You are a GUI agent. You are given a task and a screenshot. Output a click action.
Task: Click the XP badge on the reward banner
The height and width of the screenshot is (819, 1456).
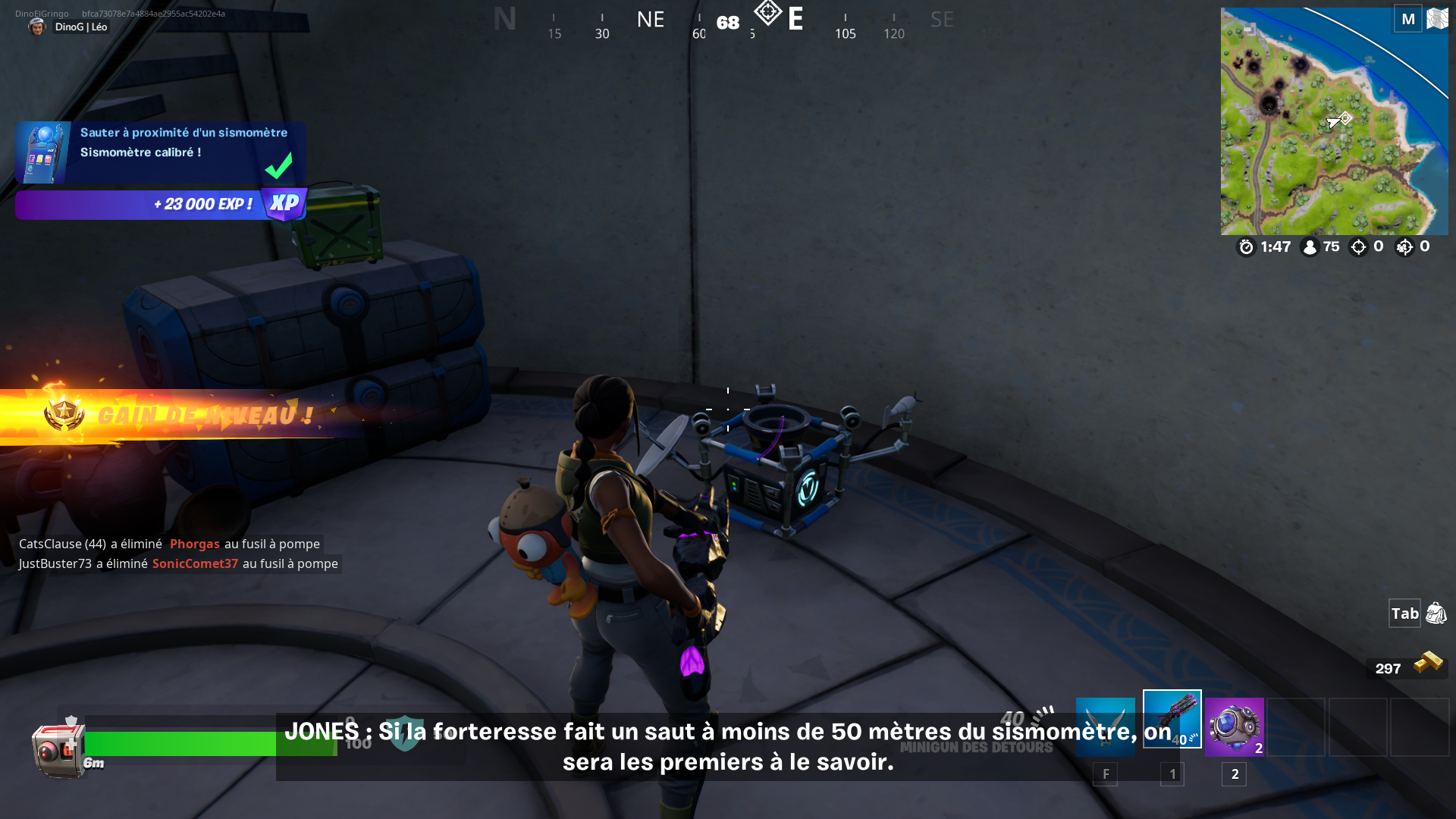(283, 204)
